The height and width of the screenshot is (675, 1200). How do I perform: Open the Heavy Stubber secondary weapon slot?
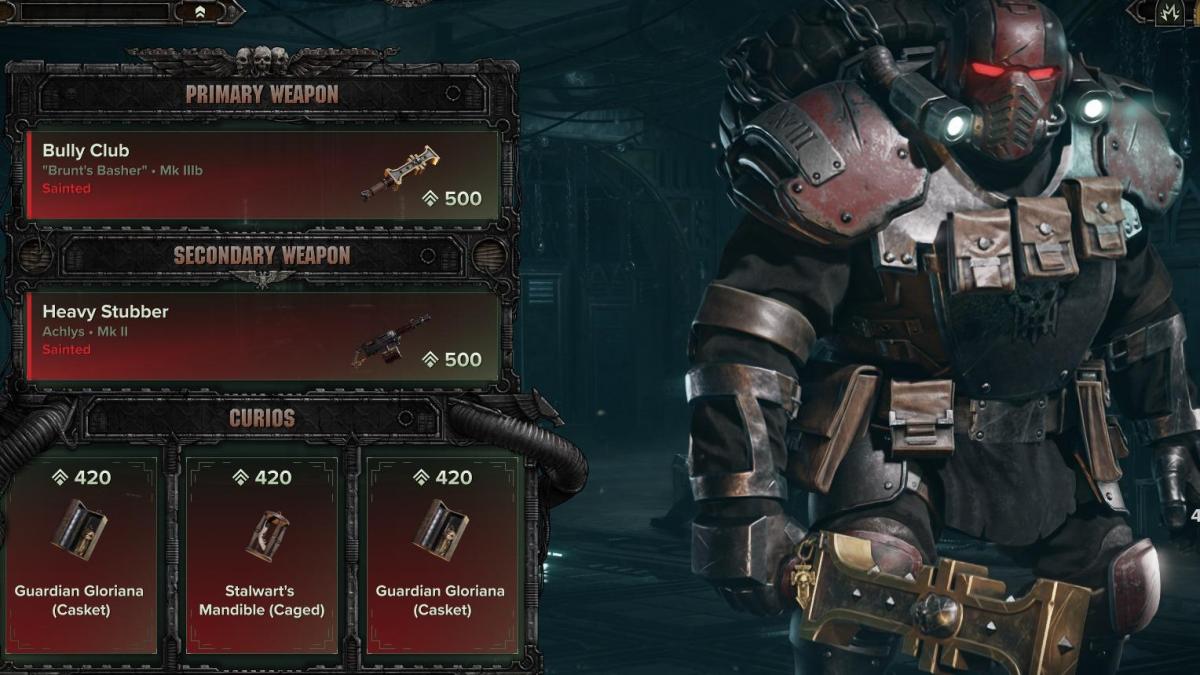pos(262,336)
